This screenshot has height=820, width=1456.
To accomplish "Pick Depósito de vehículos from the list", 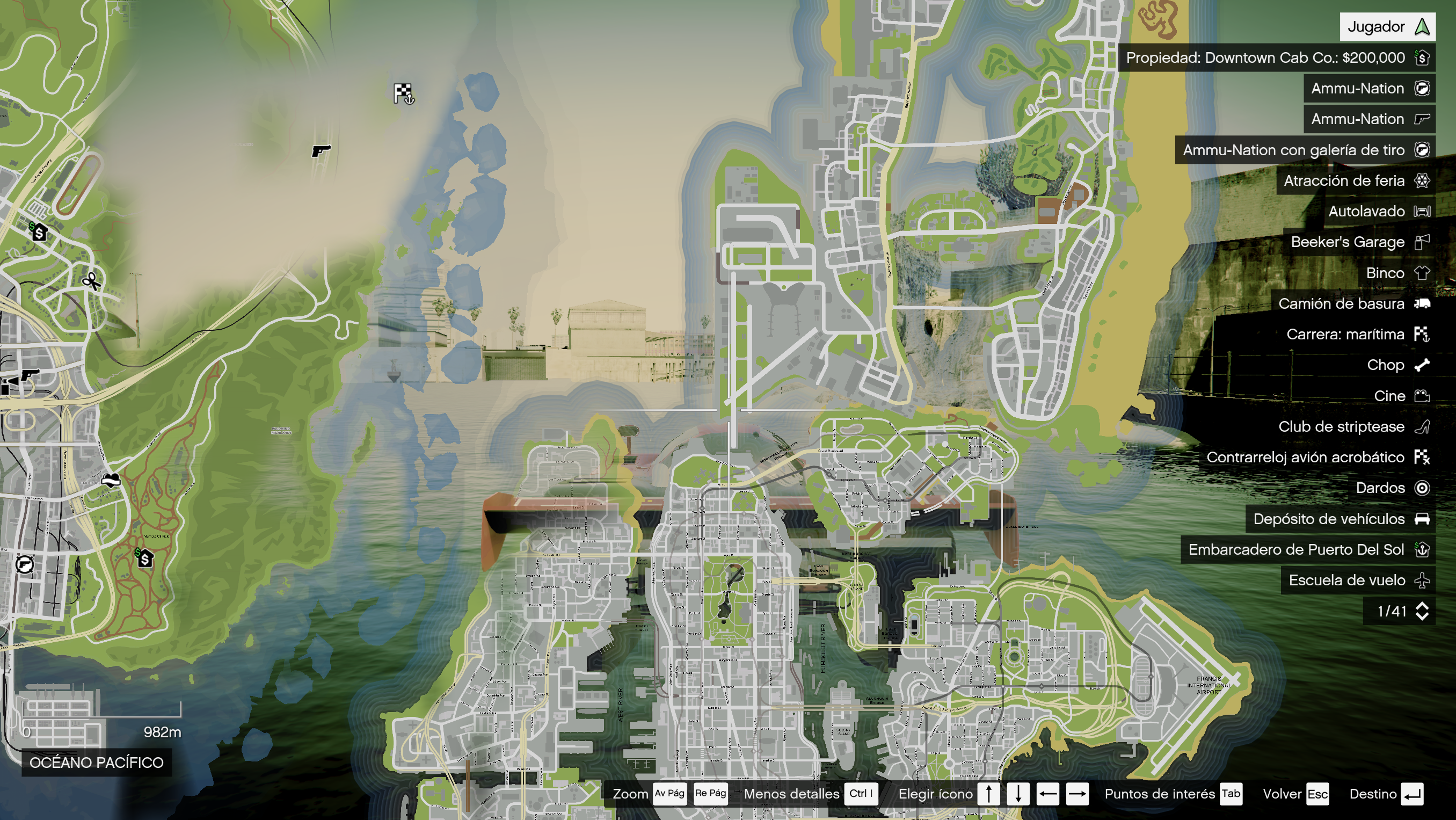I will (1339, 519).
